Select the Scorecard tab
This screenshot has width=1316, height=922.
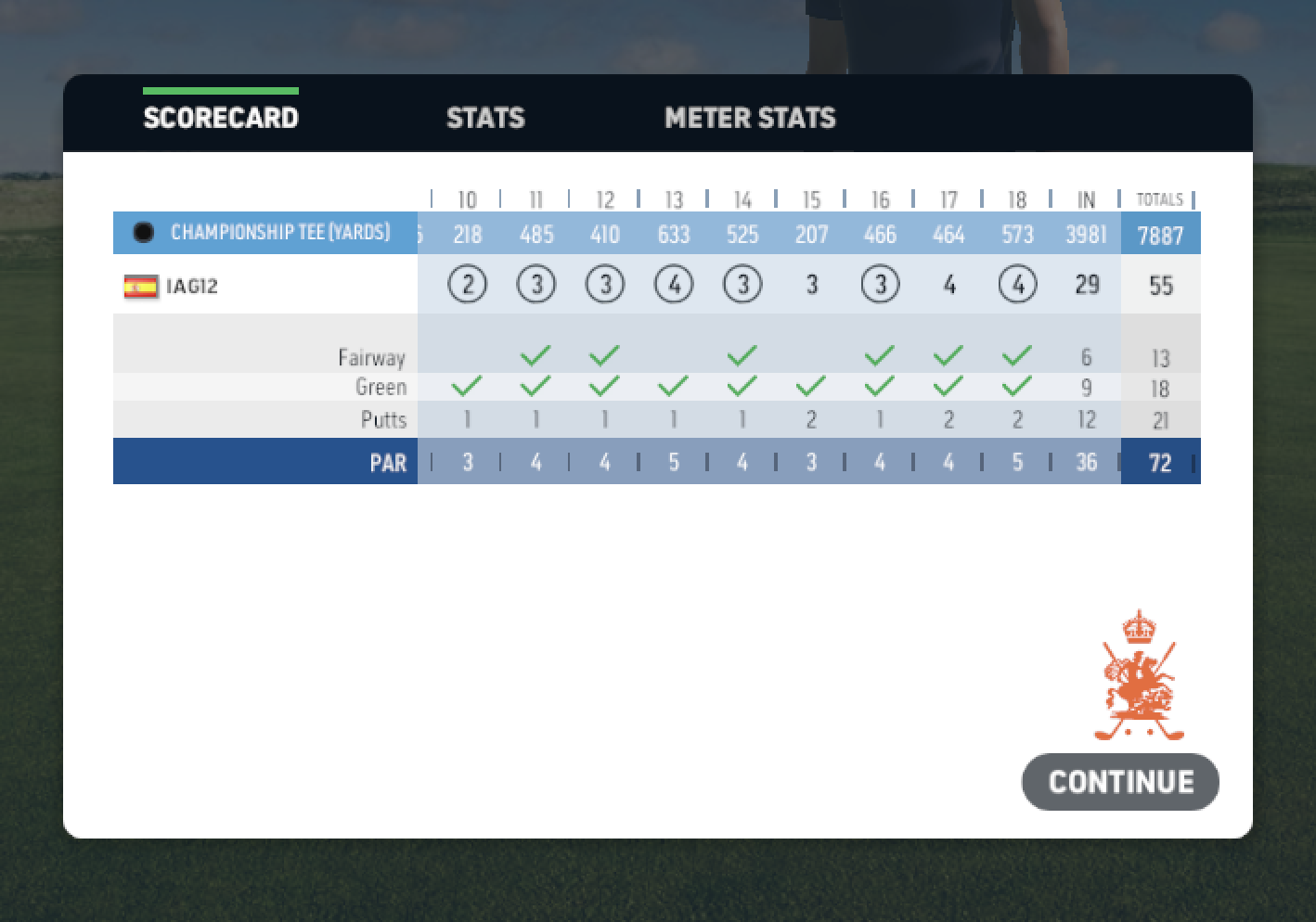pyautogui.click(x=221, y=118)
